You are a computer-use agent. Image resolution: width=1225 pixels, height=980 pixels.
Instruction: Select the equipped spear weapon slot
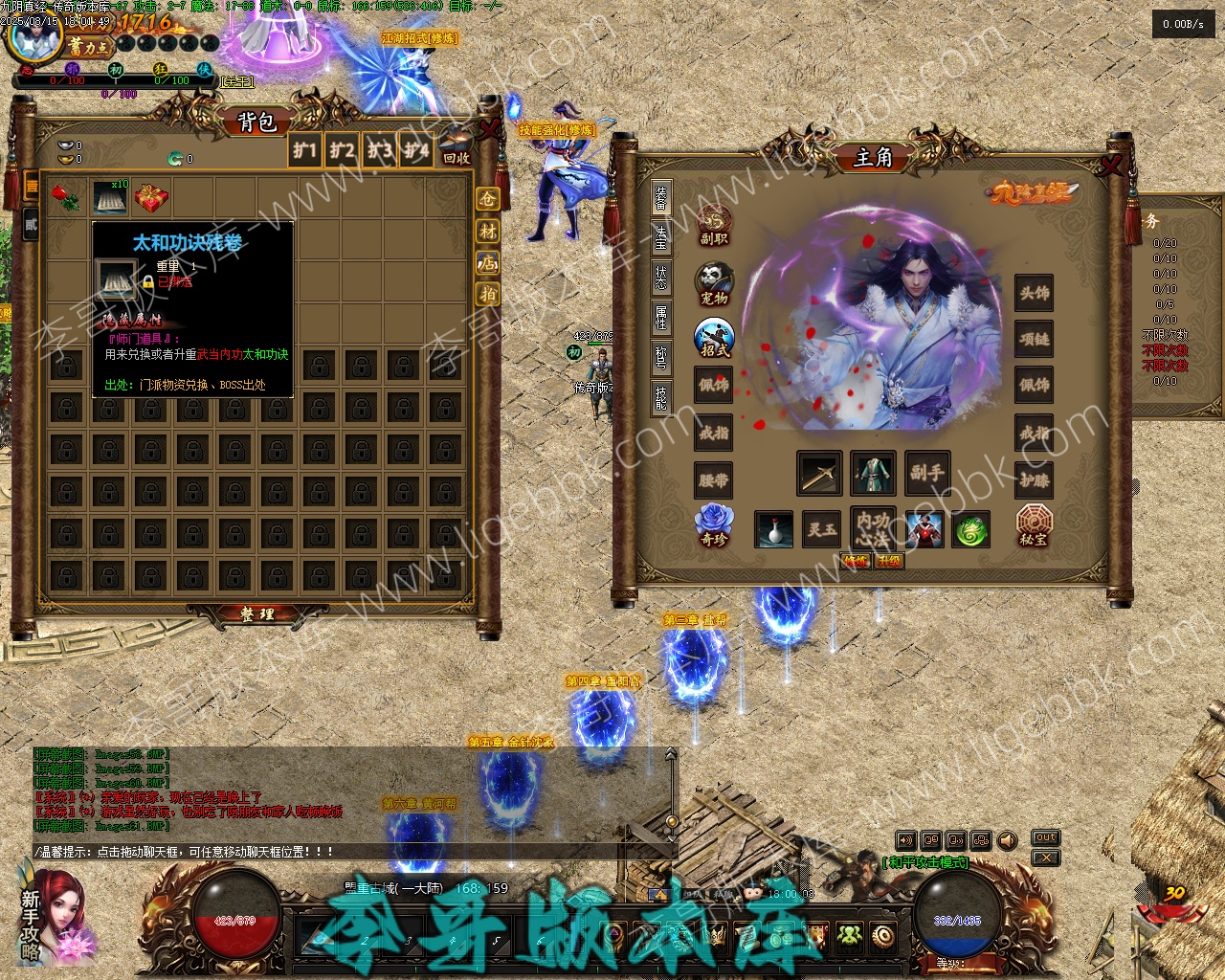820,474
